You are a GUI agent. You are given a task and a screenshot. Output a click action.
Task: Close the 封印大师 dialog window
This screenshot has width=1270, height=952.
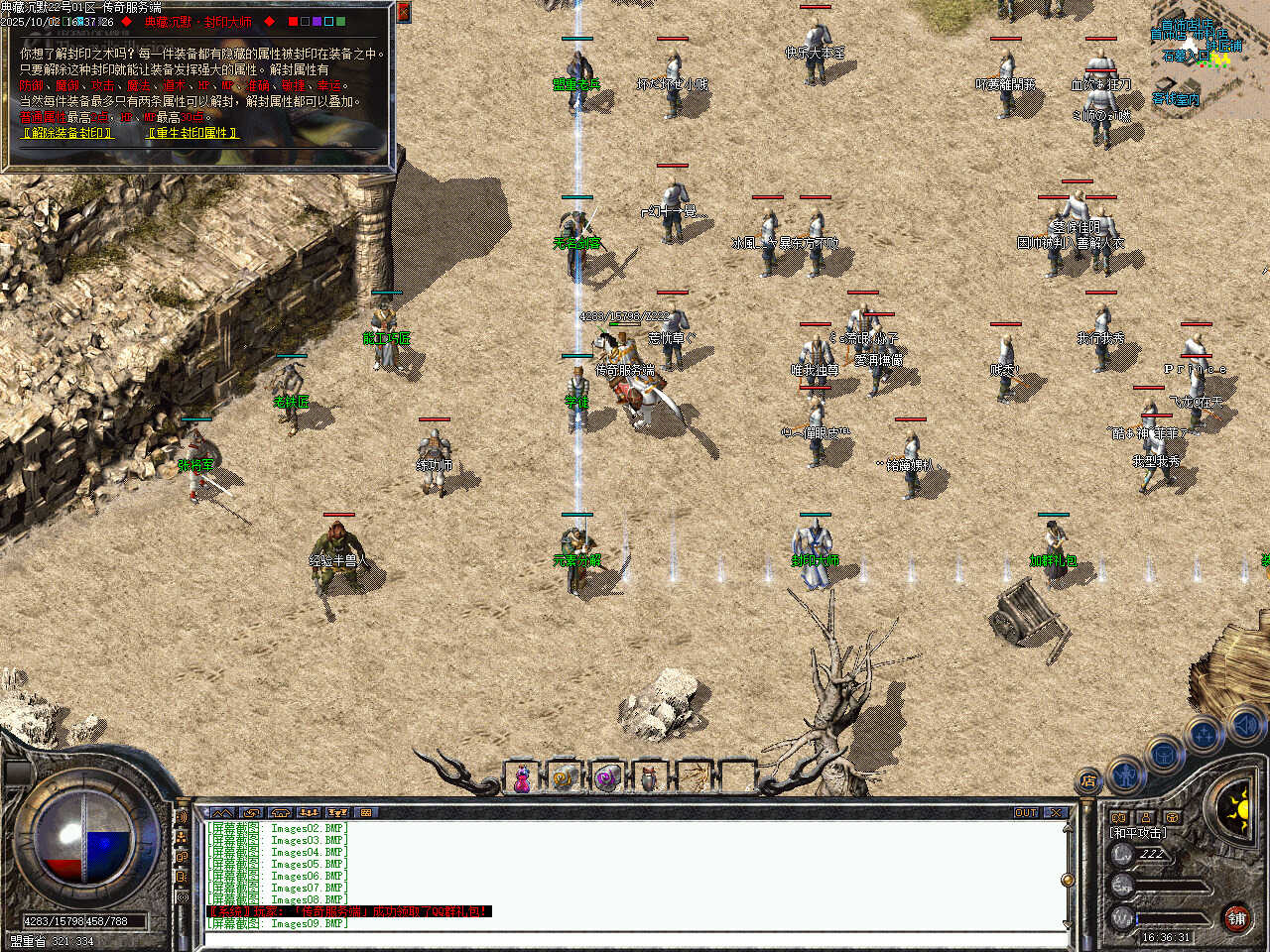403,12
